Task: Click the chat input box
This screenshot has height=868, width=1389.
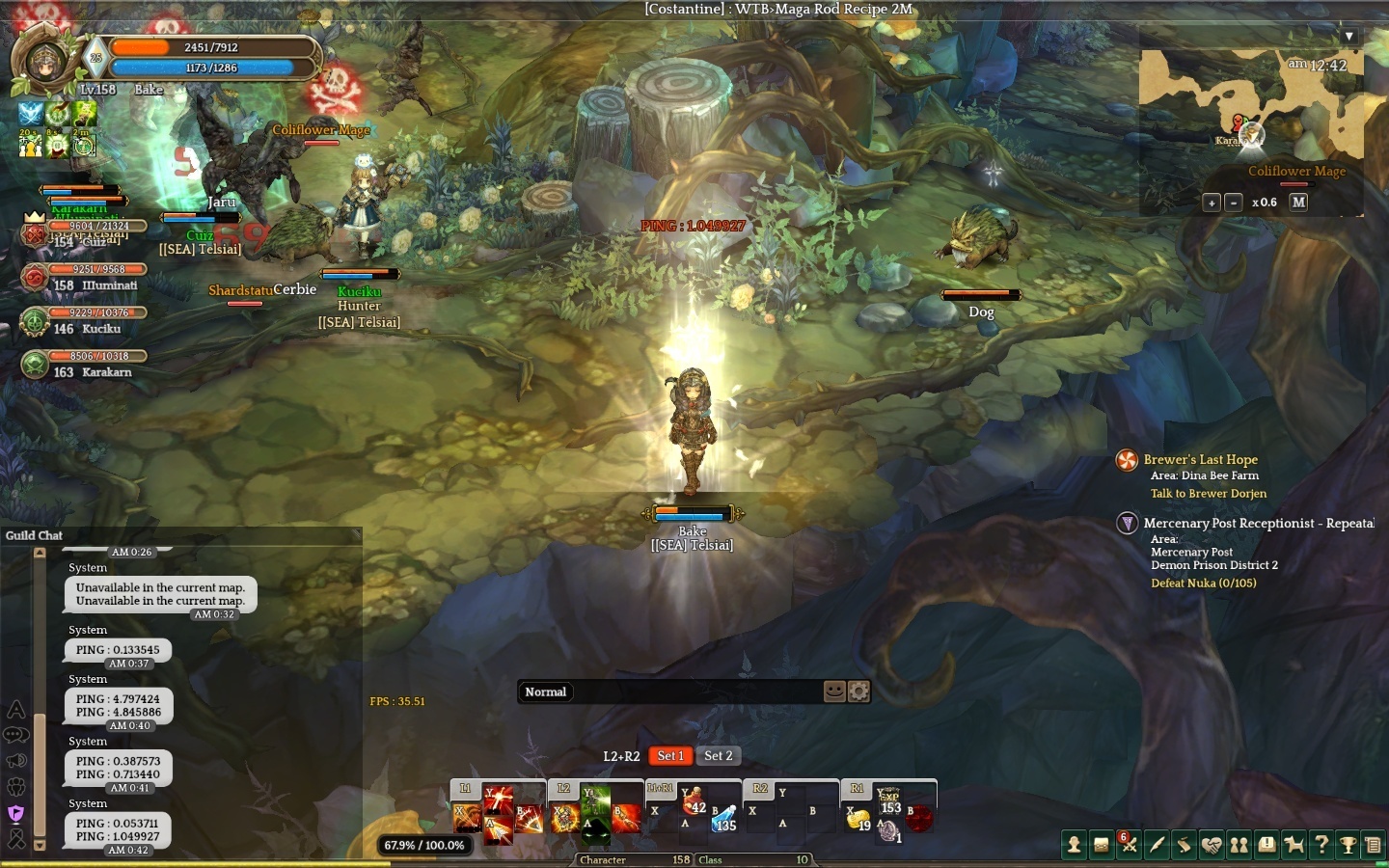Action: (694, 692)
